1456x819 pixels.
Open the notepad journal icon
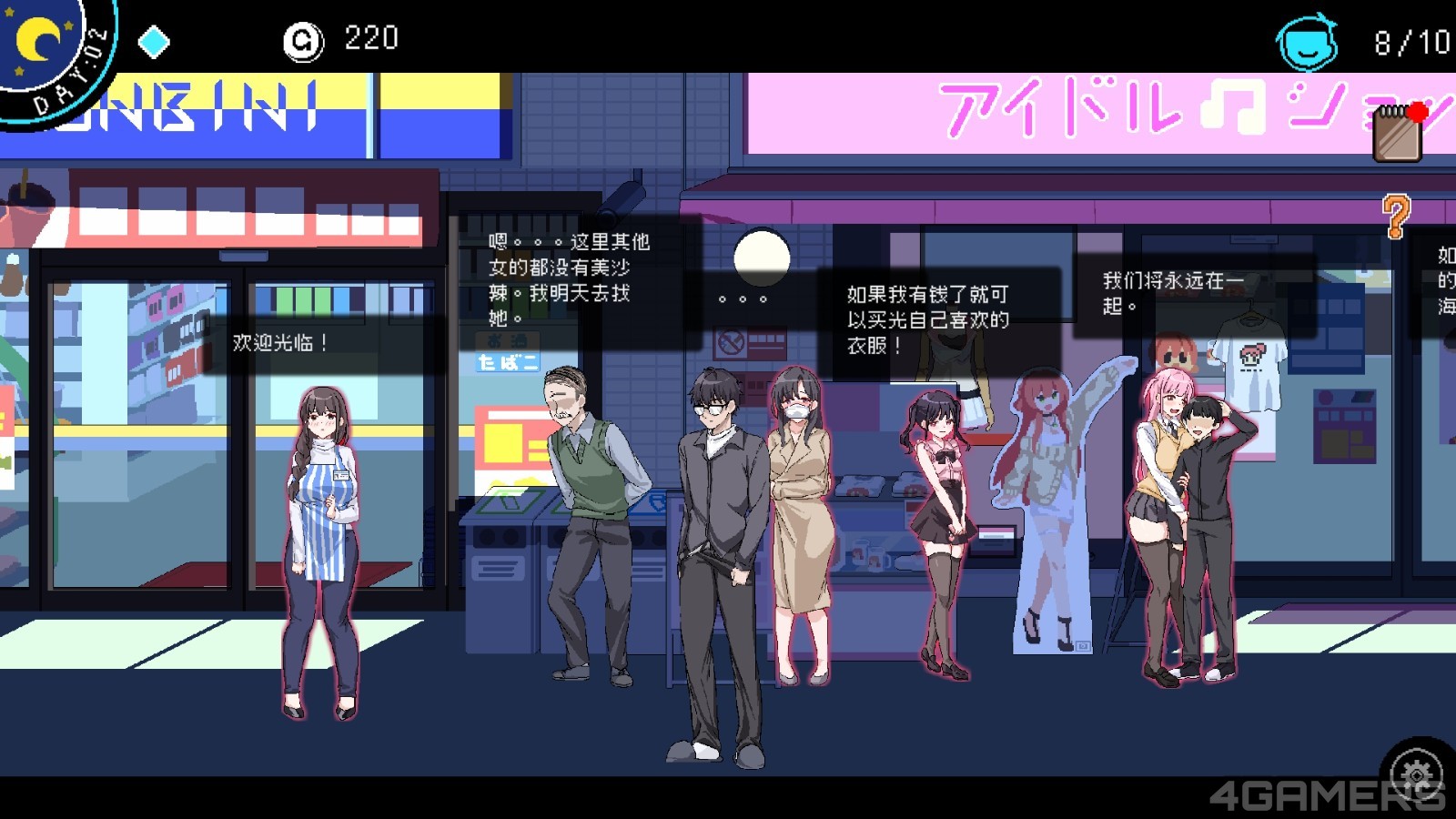pyautogui.click(x=1397, y=135)
